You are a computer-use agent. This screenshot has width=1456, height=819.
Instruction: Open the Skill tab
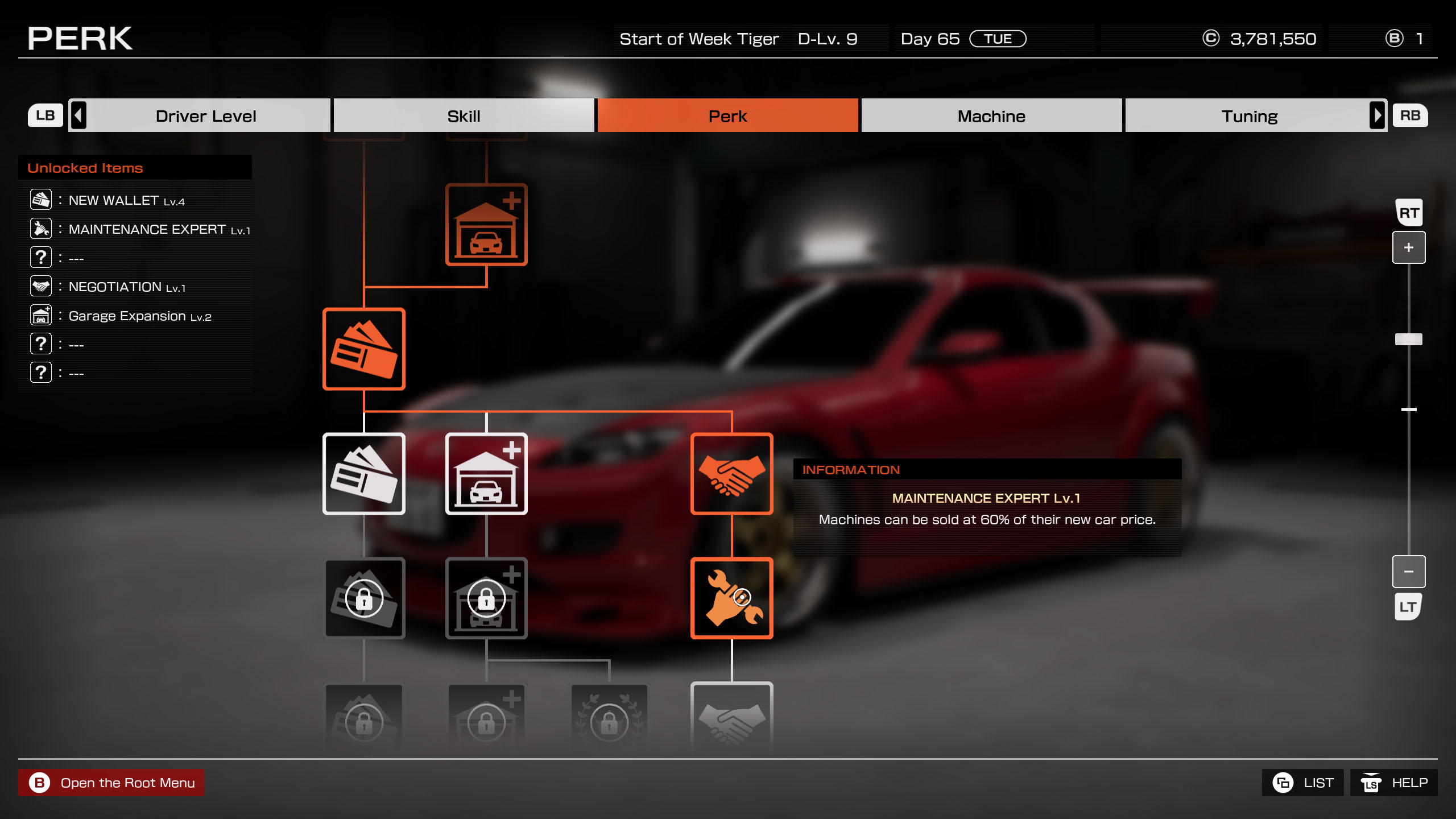coord(464,116)
